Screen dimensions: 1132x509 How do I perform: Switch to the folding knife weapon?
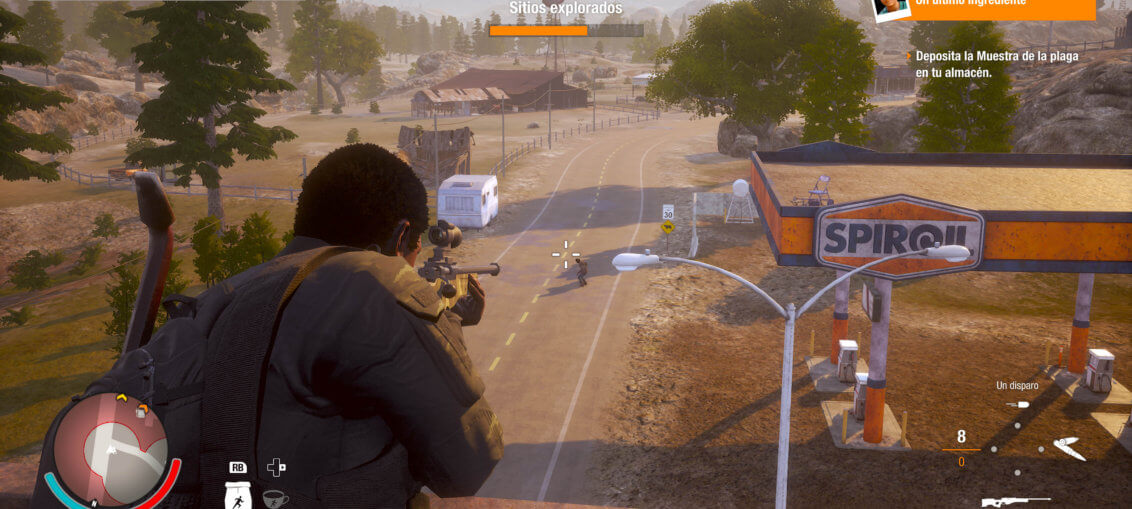(1069, 449)
